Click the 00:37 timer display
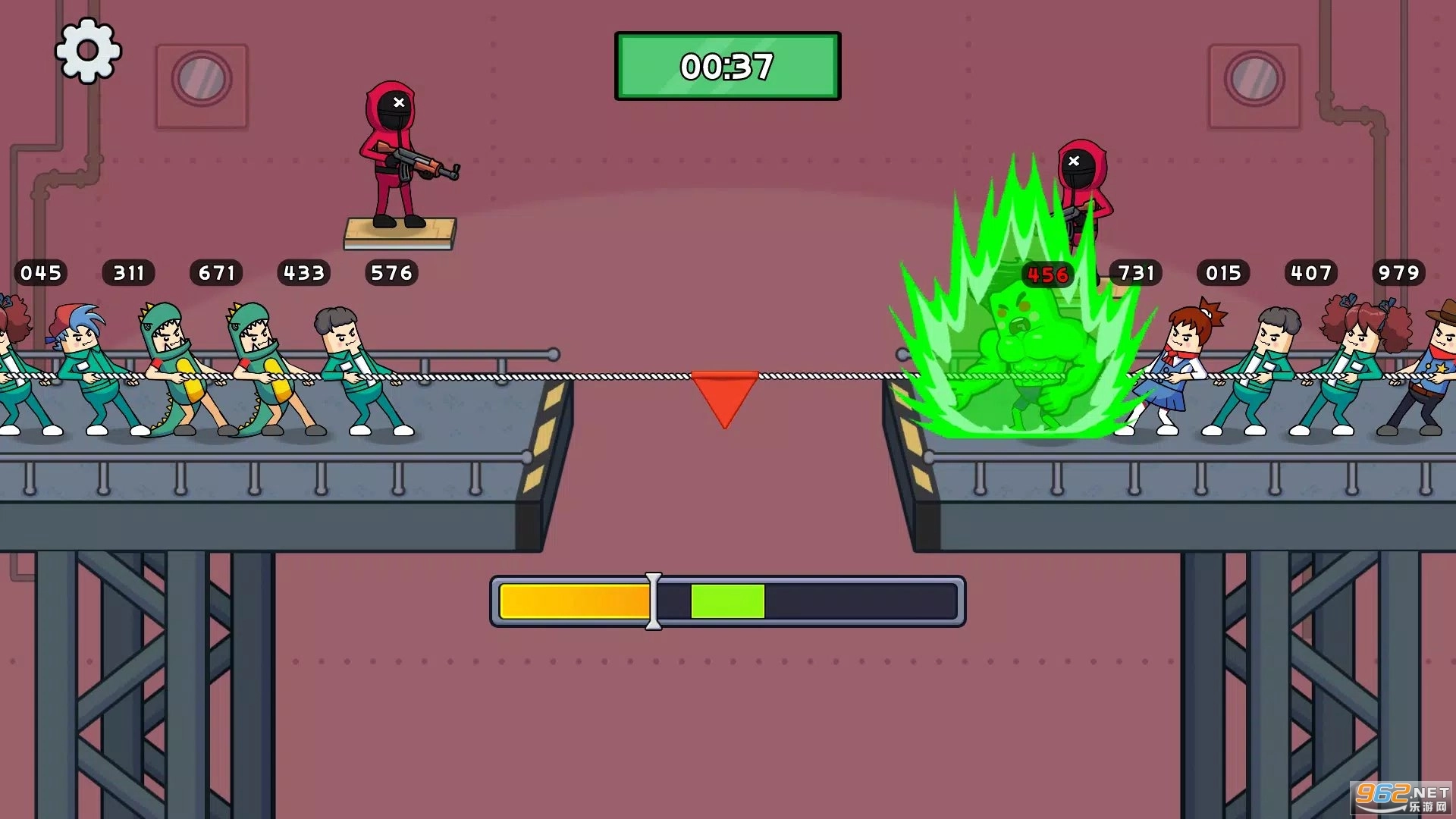Viewport: 1456px width, 819px height. click(x=726, y=67)
